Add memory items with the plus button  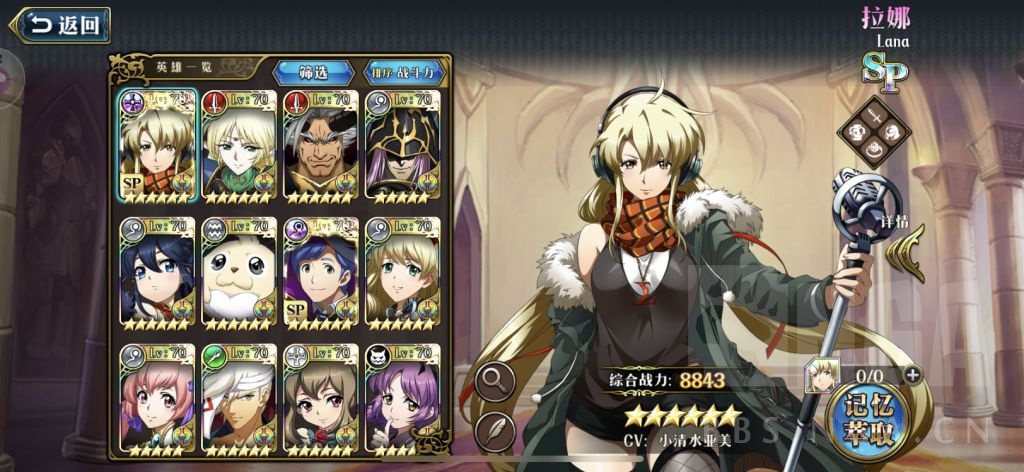912,375
